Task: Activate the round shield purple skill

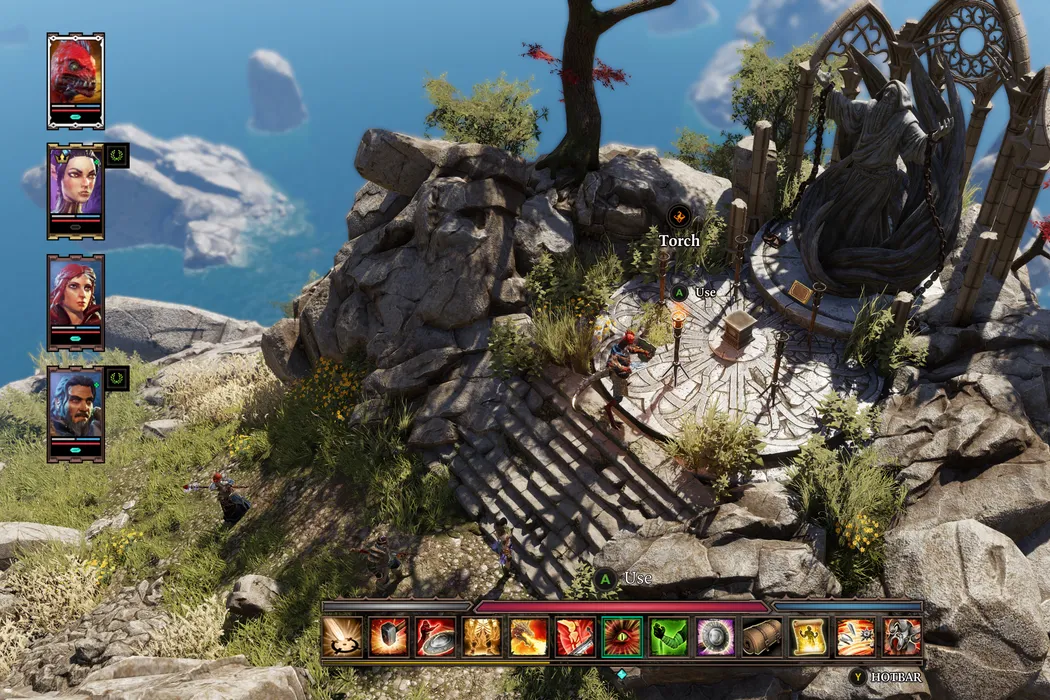Action: pos(715,637)
